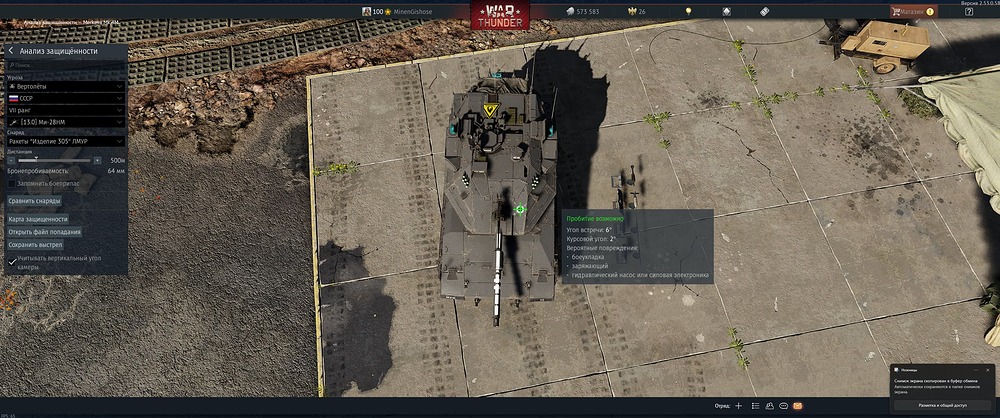Click Разметка и общий доступ in the notification
1000x418 pixels.
tap(940, 405)
